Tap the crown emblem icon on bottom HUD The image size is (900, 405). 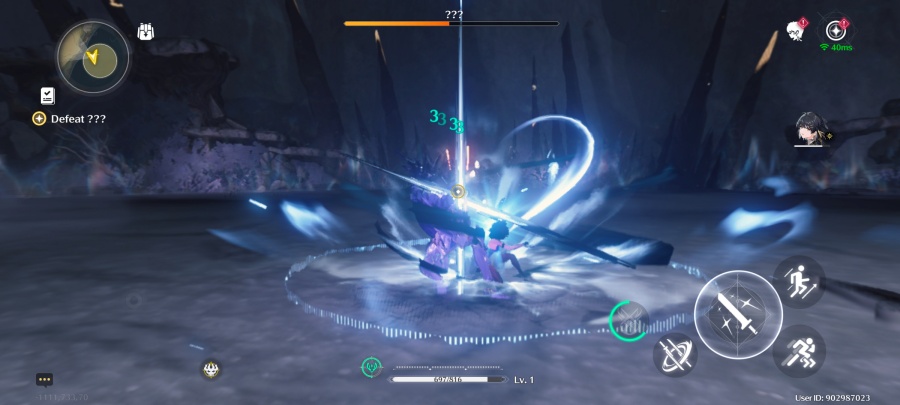coord(210,369)
